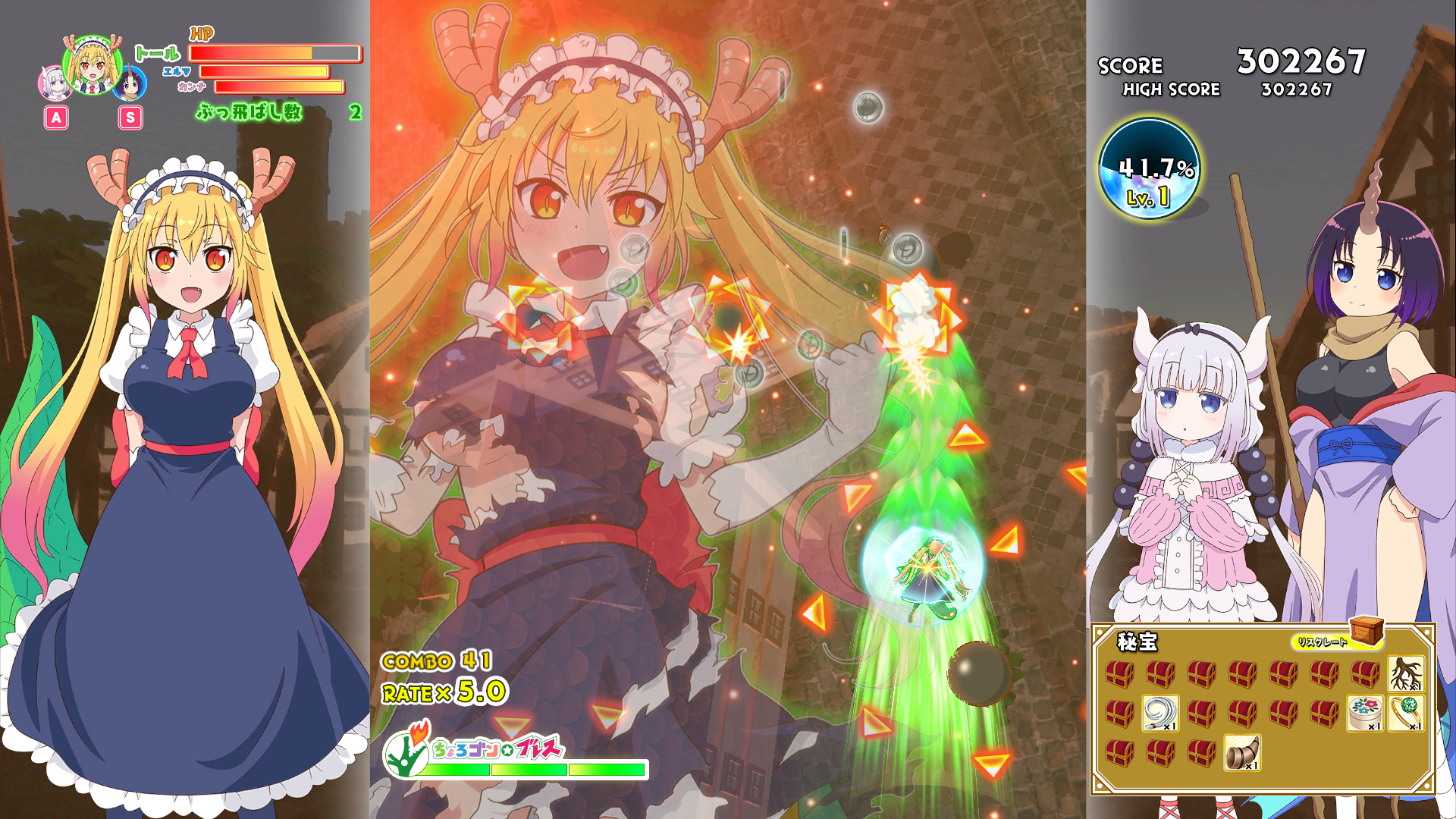
Task: Select the flower box item in the treasure grid
Action: click(x=1364, y=714)
